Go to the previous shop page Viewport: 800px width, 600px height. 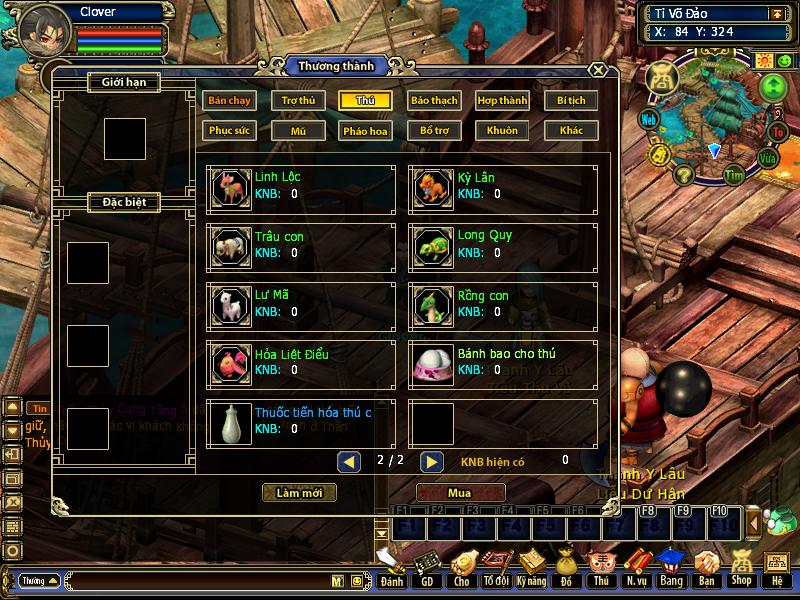pyautogui.click(x=349, y=461)
